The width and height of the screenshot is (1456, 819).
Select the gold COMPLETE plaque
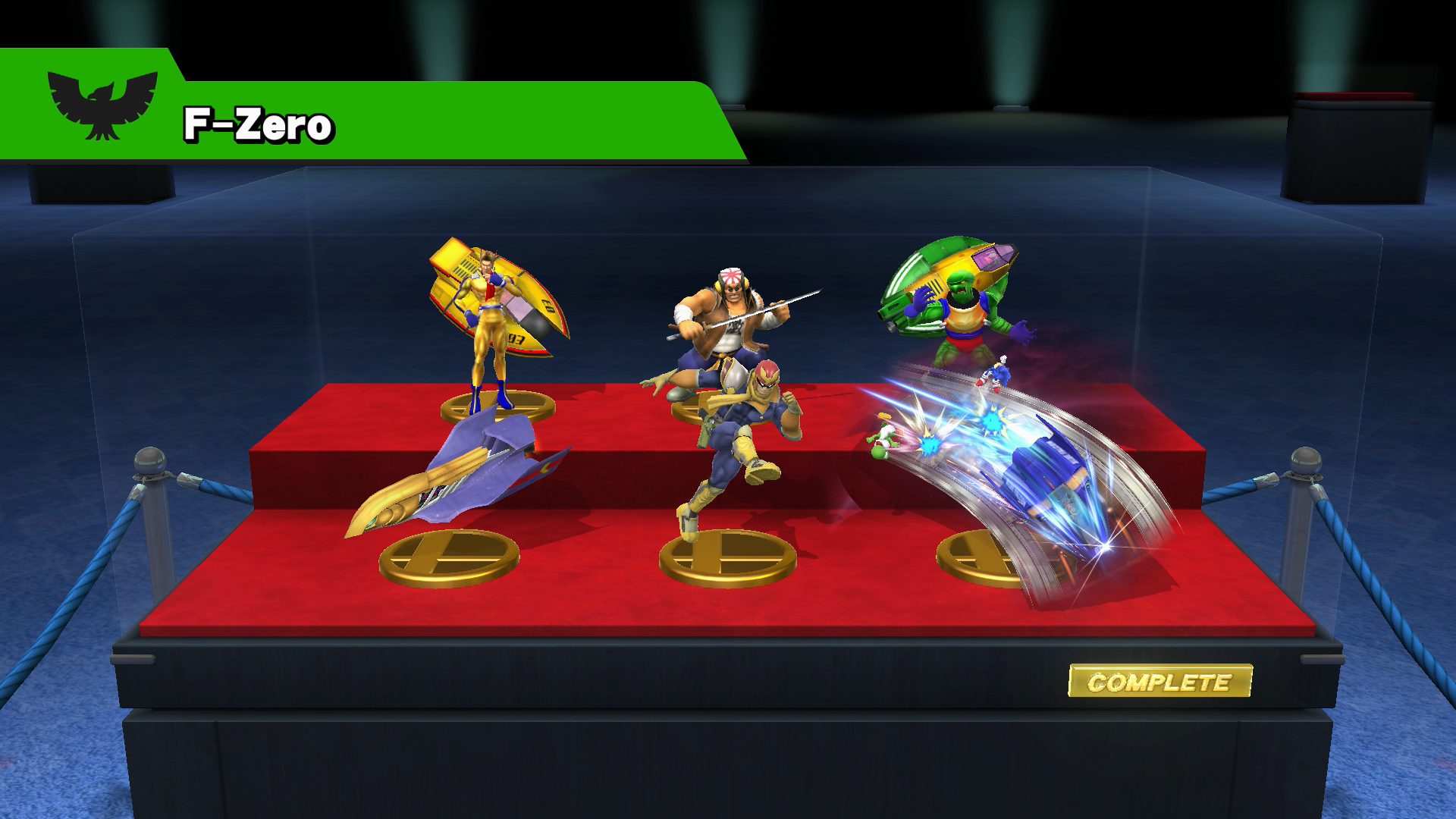coord(1159,681)
